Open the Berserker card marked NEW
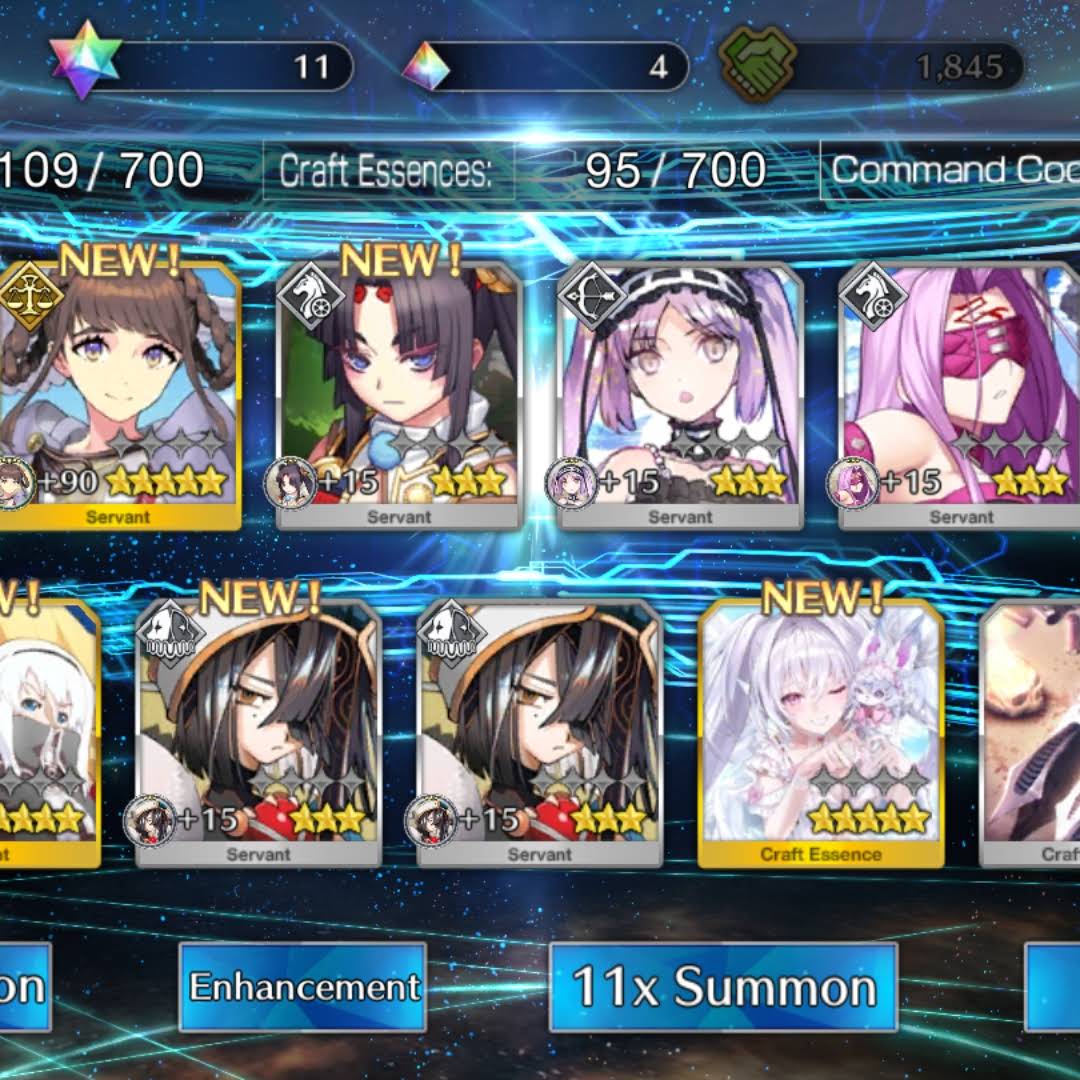The height and width of the screenshot is (1080, 1080). [258, 733]
